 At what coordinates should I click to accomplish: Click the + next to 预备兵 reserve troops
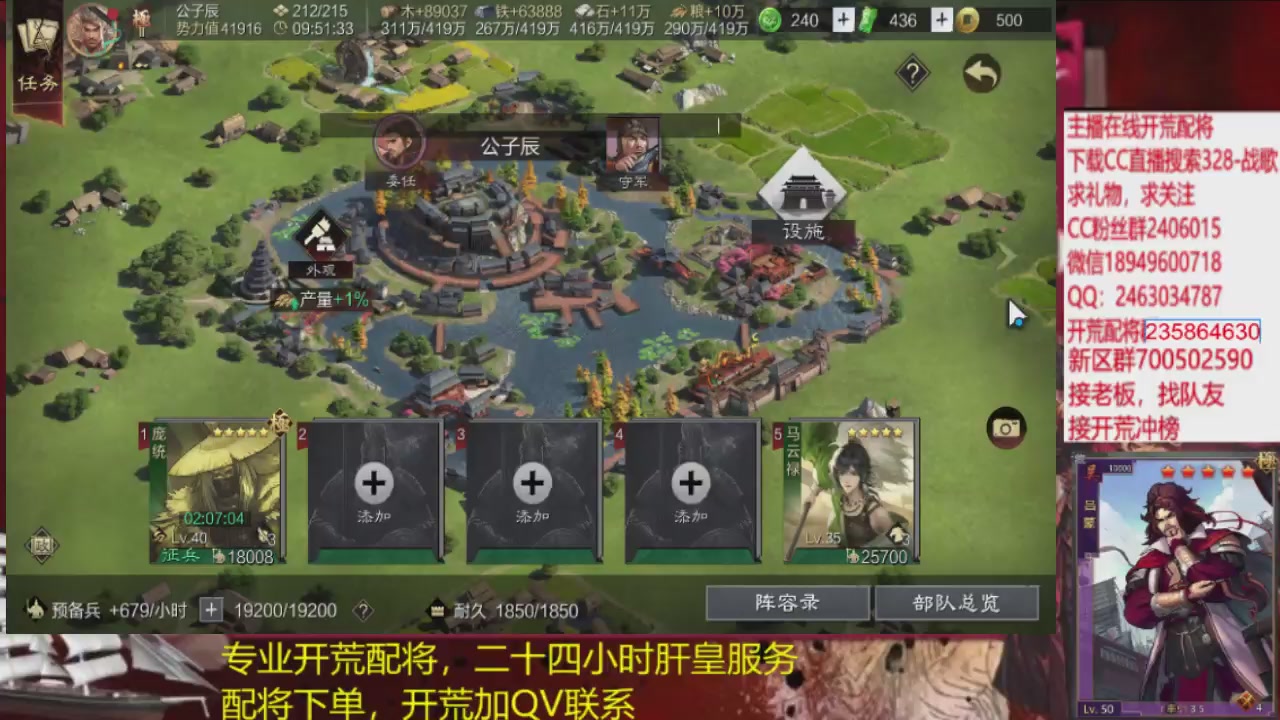click(x=210, y=609)
